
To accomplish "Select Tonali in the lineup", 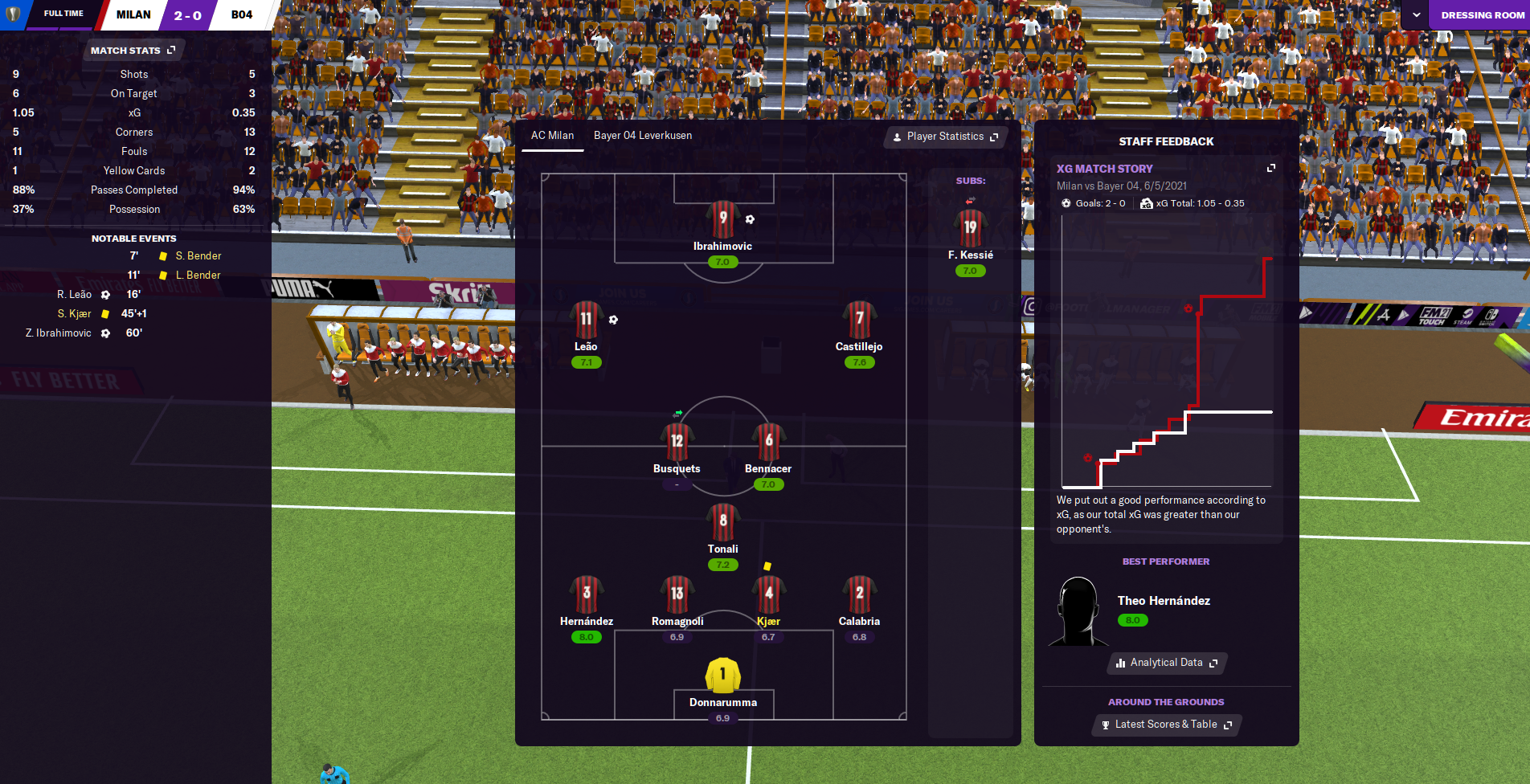I will pos(722,523).
